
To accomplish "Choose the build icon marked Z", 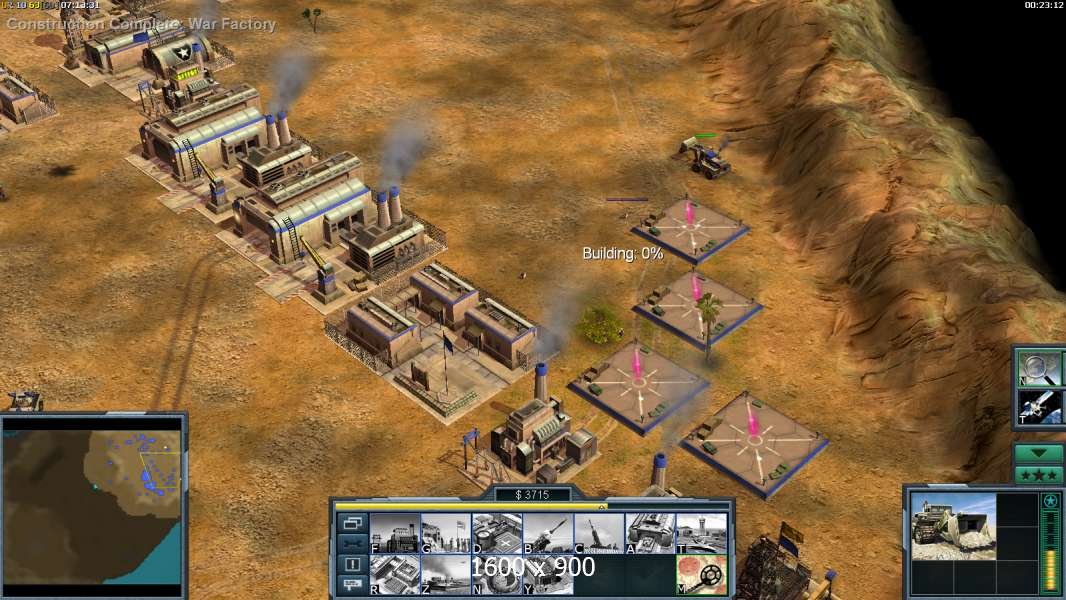I will pos(446,574).
